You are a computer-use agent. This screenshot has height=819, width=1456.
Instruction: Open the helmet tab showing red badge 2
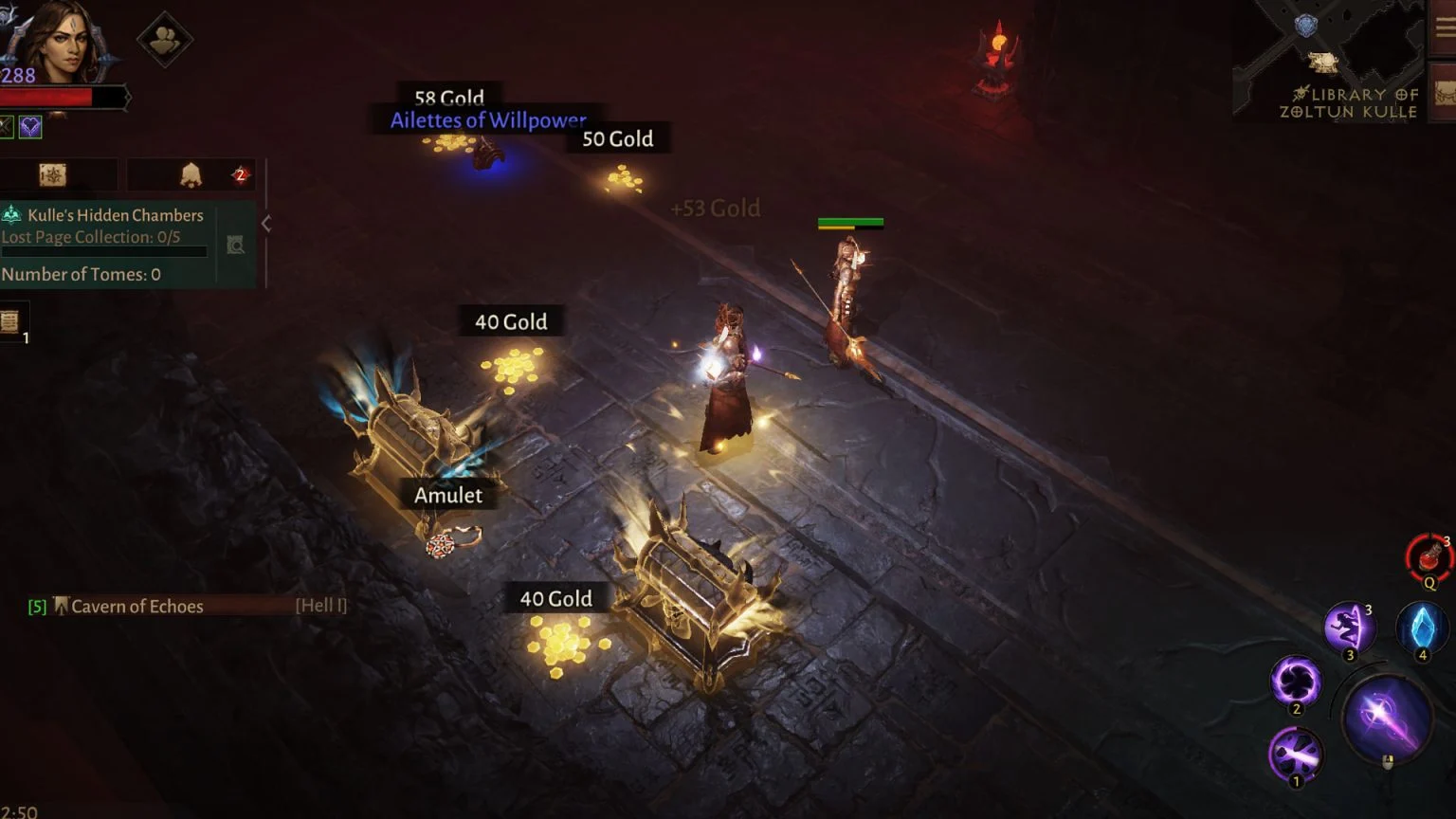click(x=191, y=174)
